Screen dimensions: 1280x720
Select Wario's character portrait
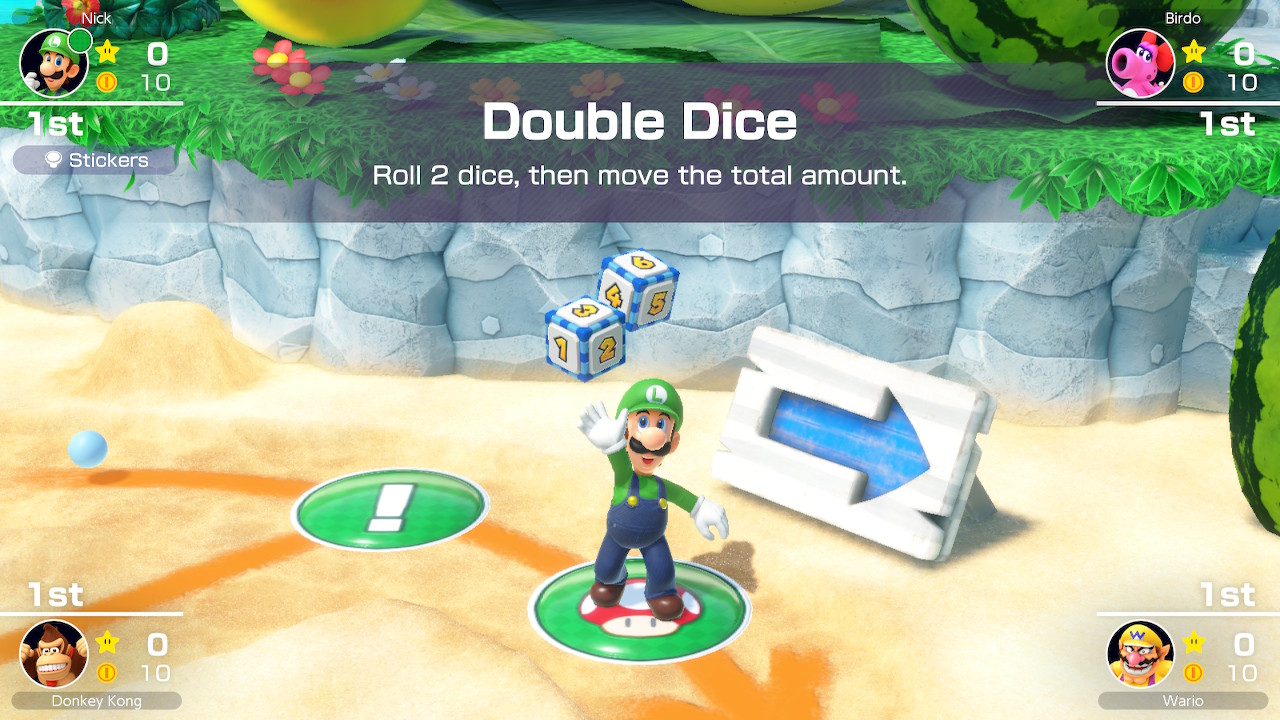1141,655
